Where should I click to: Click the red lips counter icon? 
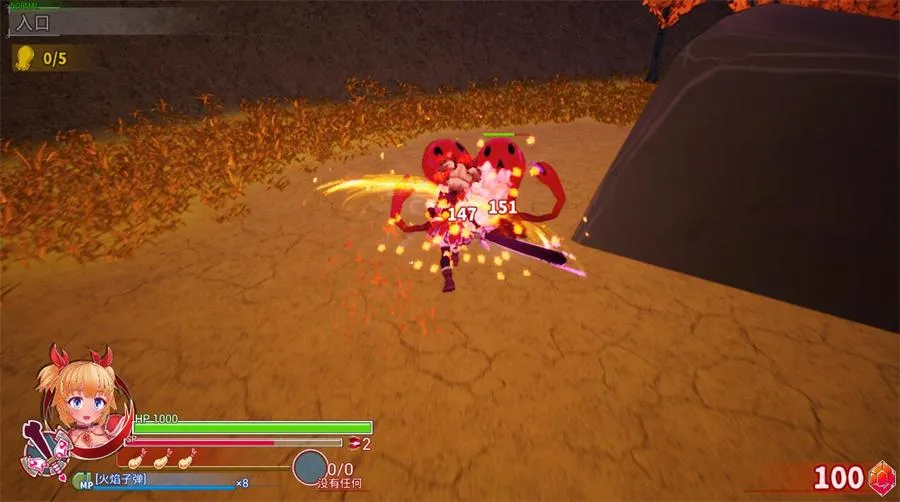(x=353, y=443)
